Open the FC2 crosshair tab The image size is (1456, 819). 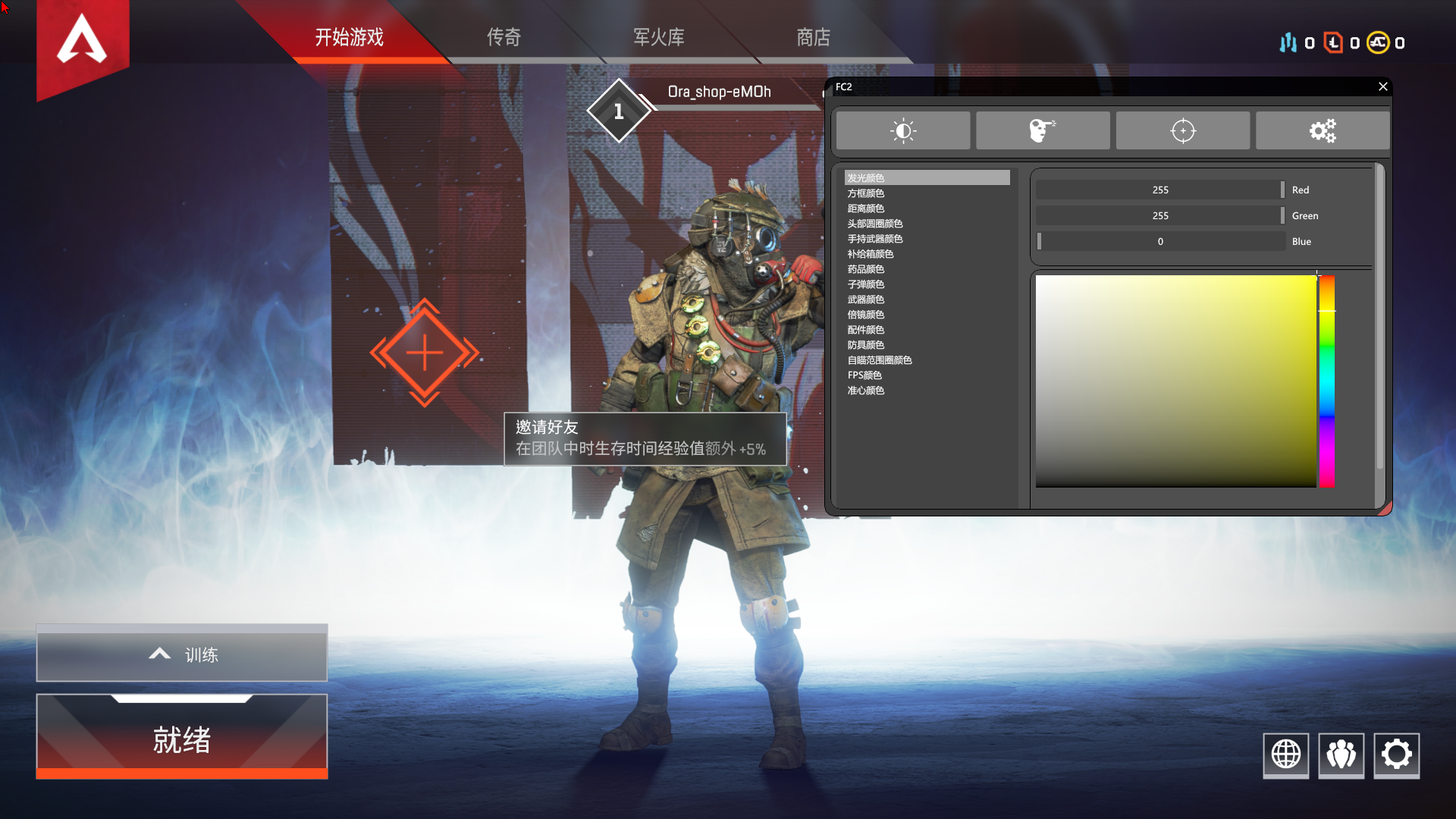pos(1182,131)
